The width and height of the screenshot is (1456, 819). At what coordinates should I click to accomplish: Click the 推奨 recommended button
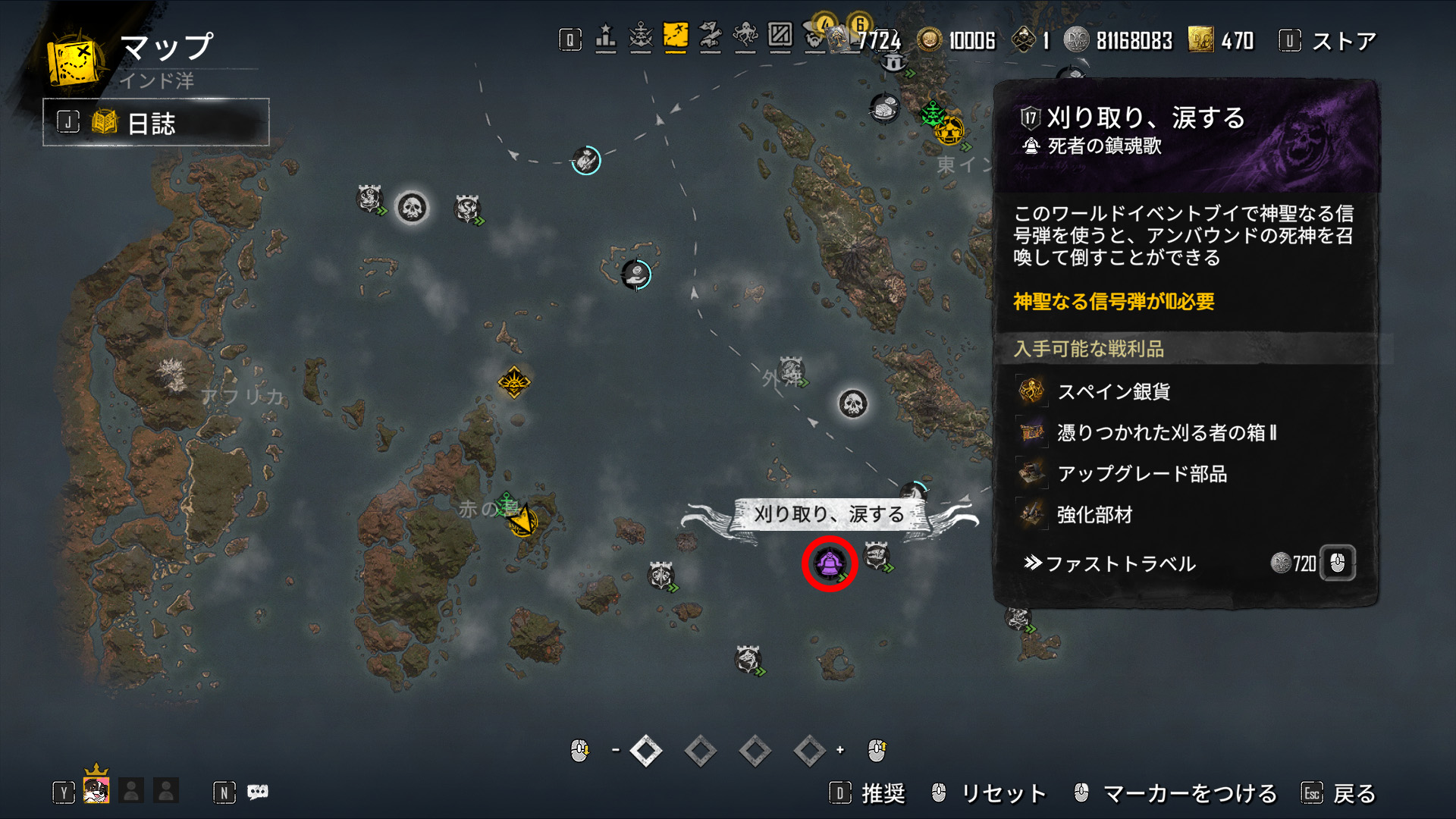(883, 793)
